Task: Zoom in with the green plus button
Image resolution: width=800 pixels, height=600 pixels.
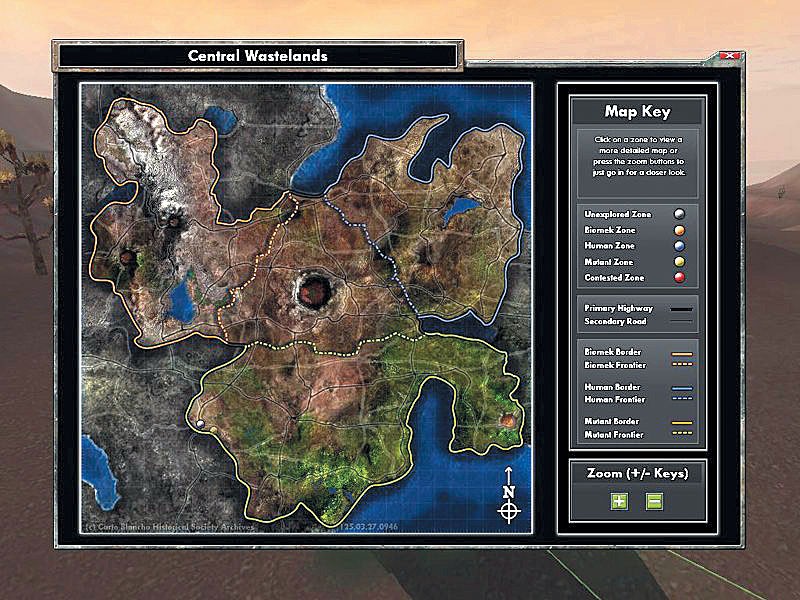Action: tap(619, 501)
